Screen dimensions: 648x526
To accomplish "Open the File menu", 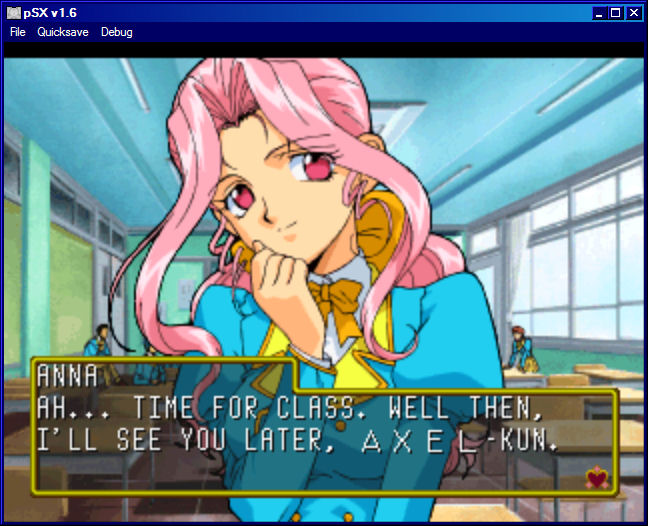I will pos(18,32).
